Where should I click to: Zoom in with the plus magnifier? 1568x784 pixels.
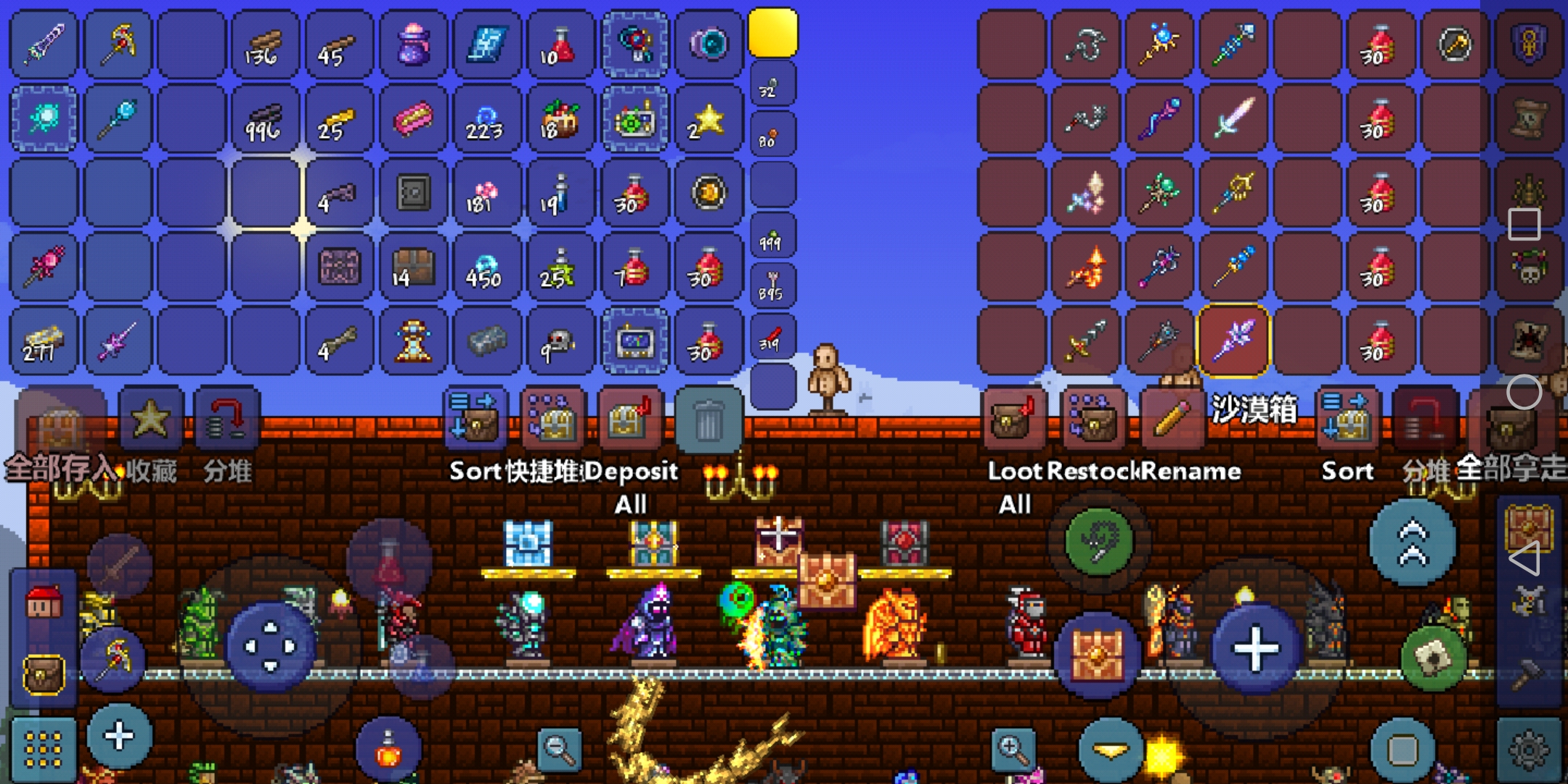(x=1013, y=748)
